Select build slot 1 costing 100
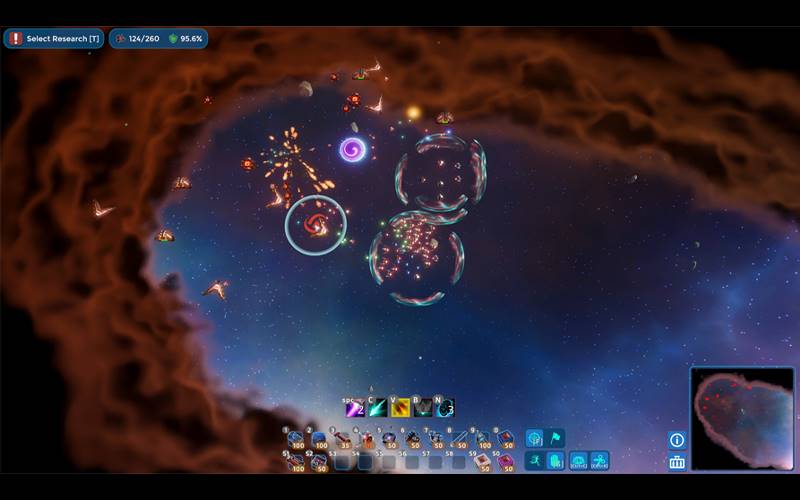 click(295, 439)
